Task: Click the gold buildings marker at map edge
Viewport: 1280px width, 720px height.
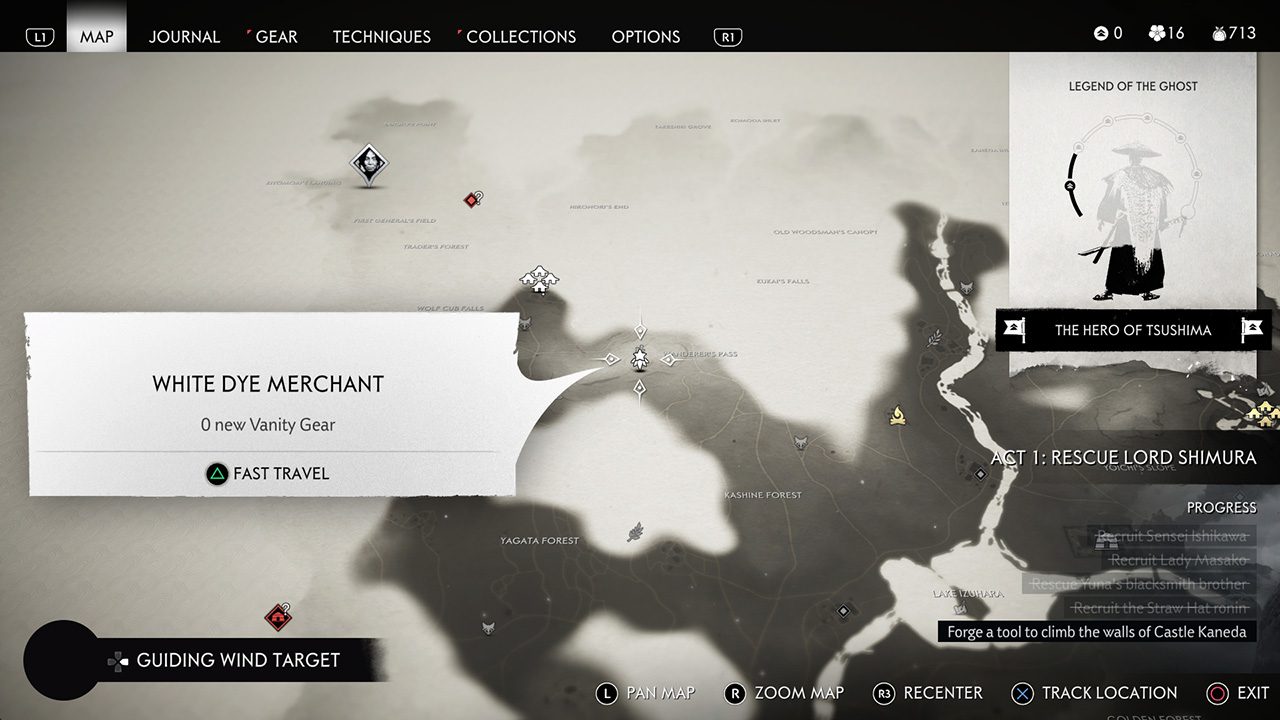Action: coord(1262,413)
